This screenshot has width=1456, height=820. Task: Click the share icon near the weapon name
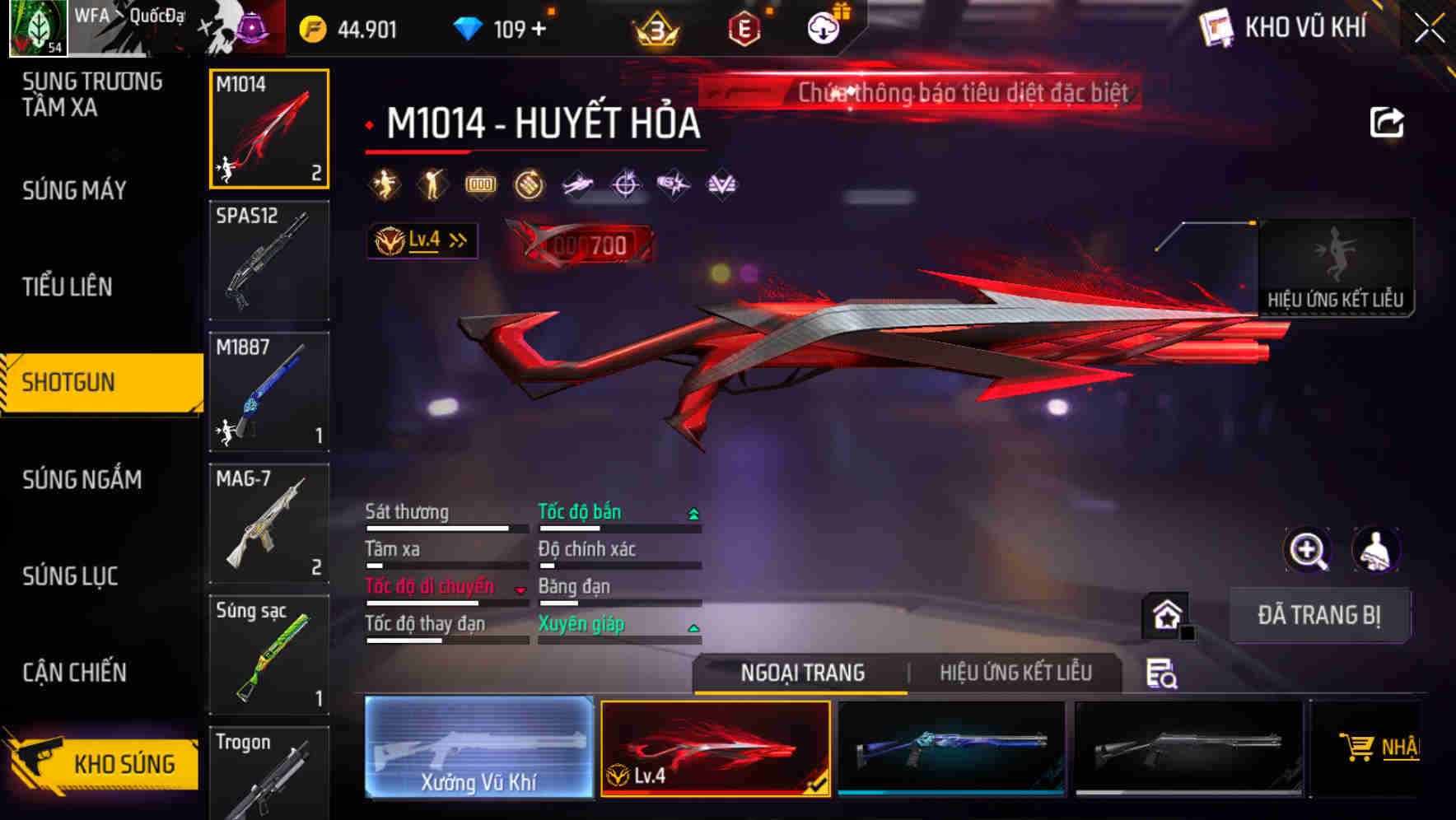pos(1388,121)
